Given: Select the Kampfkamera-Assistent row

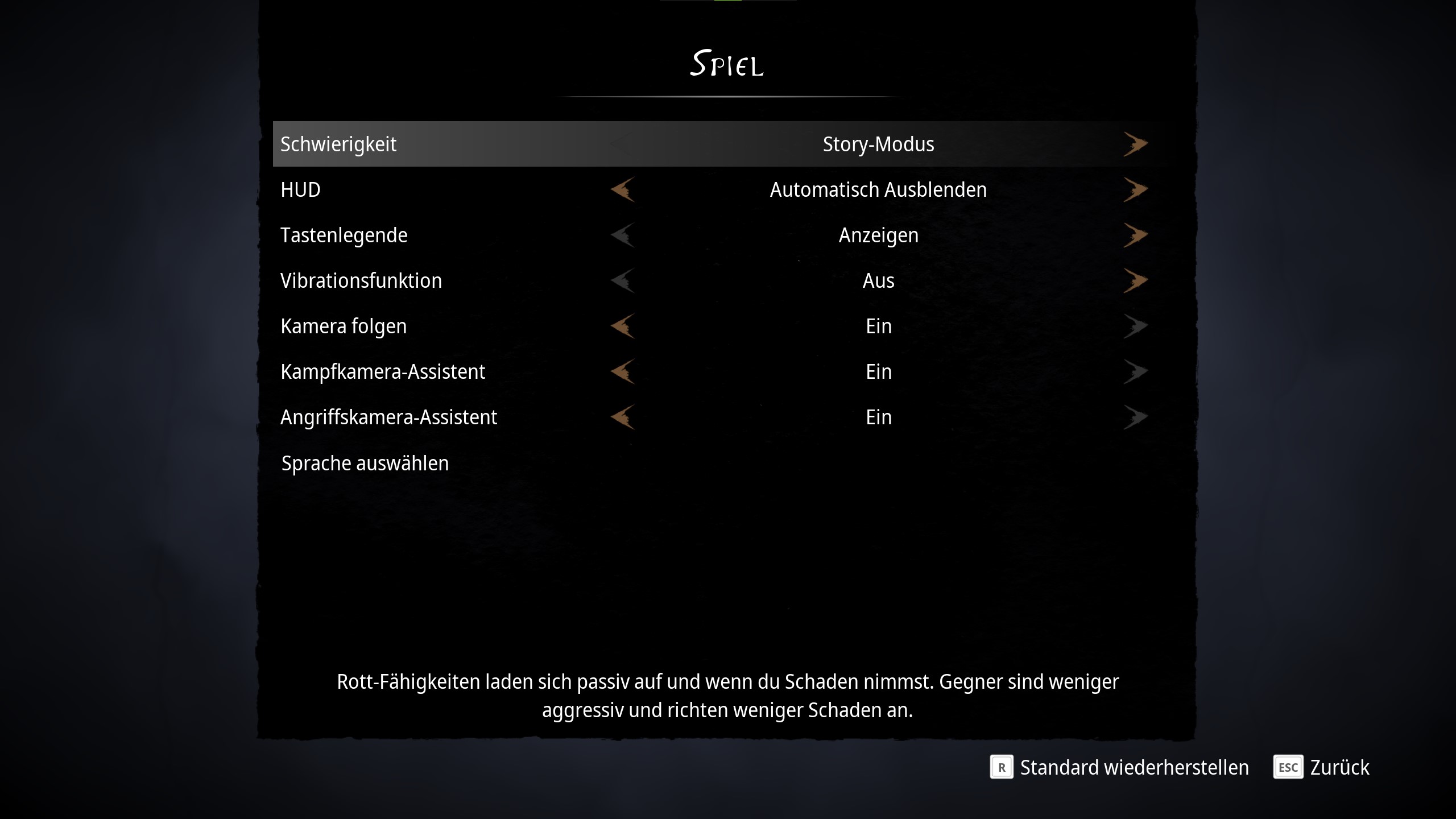Looking at the screenshot, I should pyautogui.click(x=383, y=371).
